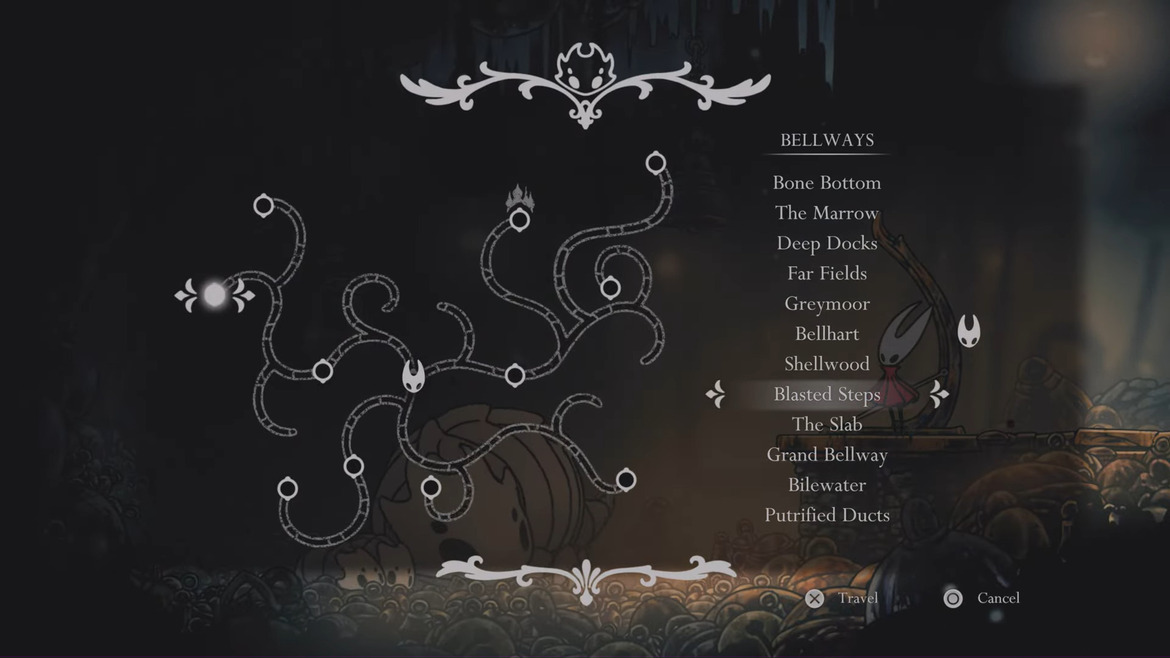Select the highlighted Blasted Steps entry
The height and width of the screenshot is (658, 1170).
click(x=826, y=394)
